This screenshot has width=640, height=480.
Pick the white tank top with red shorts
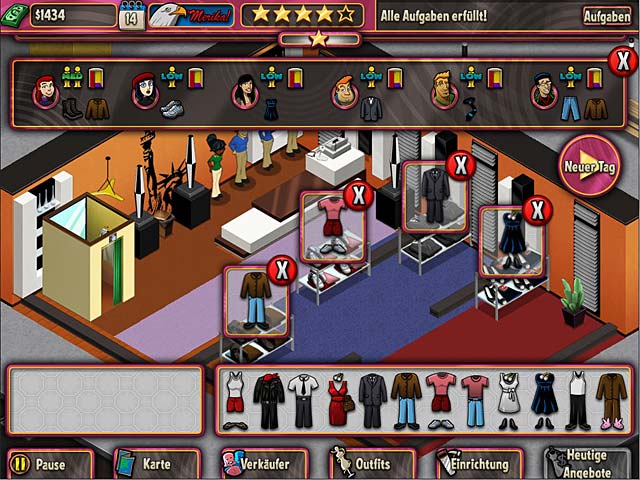[234, 400]
